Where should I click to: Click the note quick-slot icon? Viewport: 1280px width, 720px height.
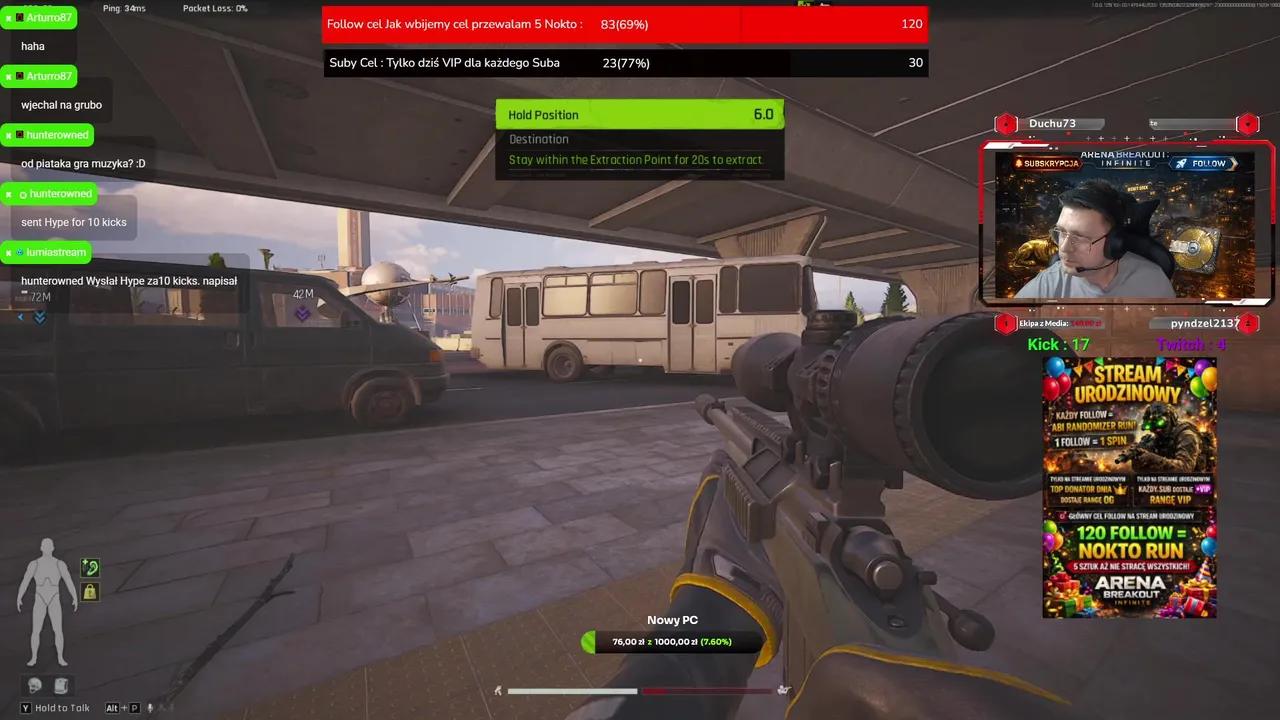pyautogui.click(x=62, y=684)
